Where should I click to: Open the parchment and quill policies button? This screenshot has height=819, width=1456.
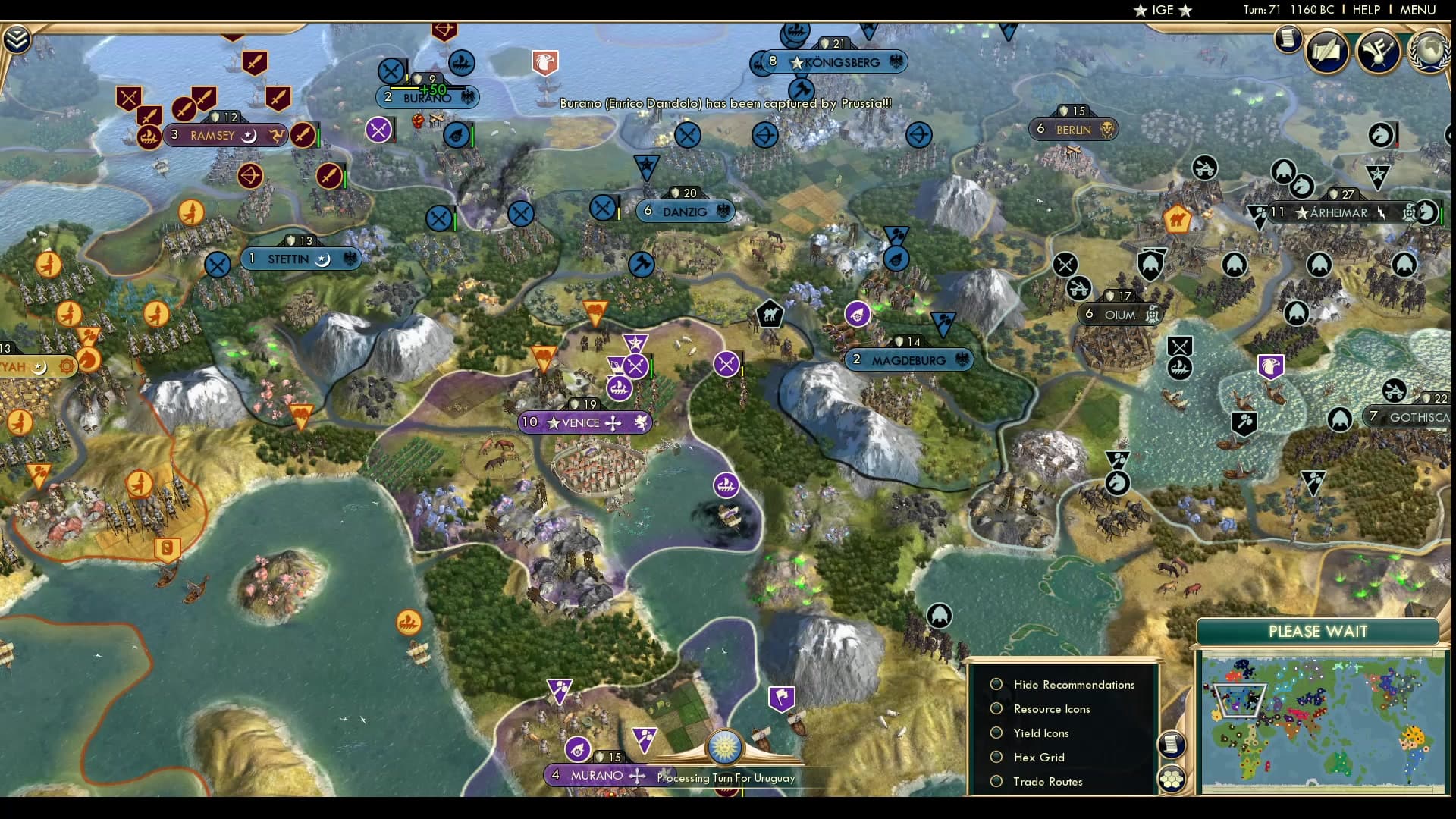click(x=1327, y=51)
